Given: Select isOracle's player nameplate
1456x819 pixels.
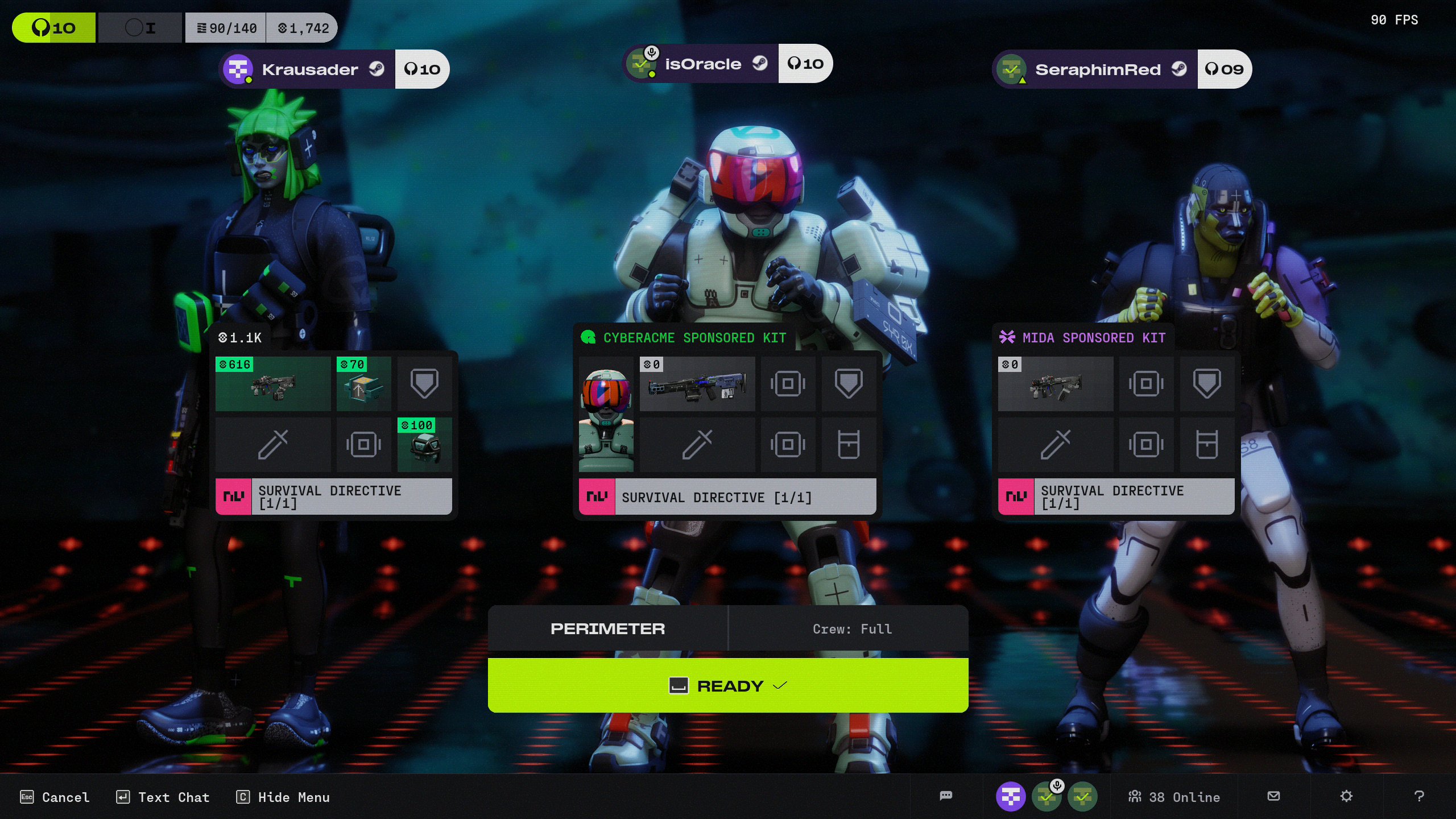Looking at the screenshot, I should (x=702, y=64).
